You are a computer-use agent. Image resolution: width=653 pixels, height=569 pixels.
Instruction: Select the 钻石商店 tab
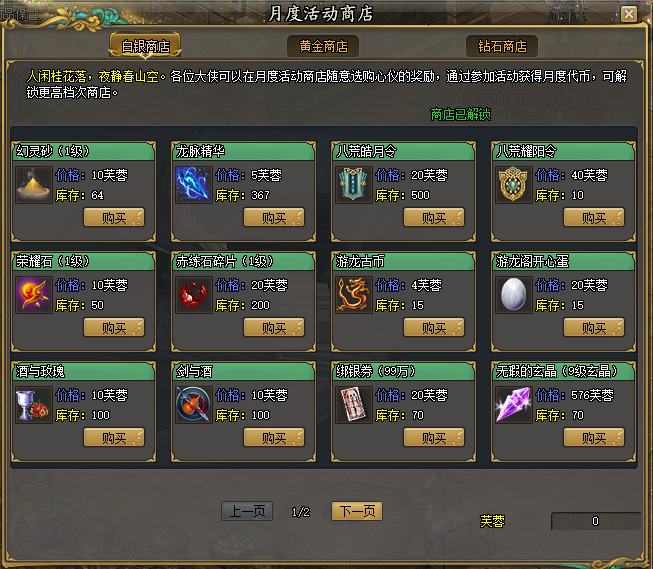point(501,46)
